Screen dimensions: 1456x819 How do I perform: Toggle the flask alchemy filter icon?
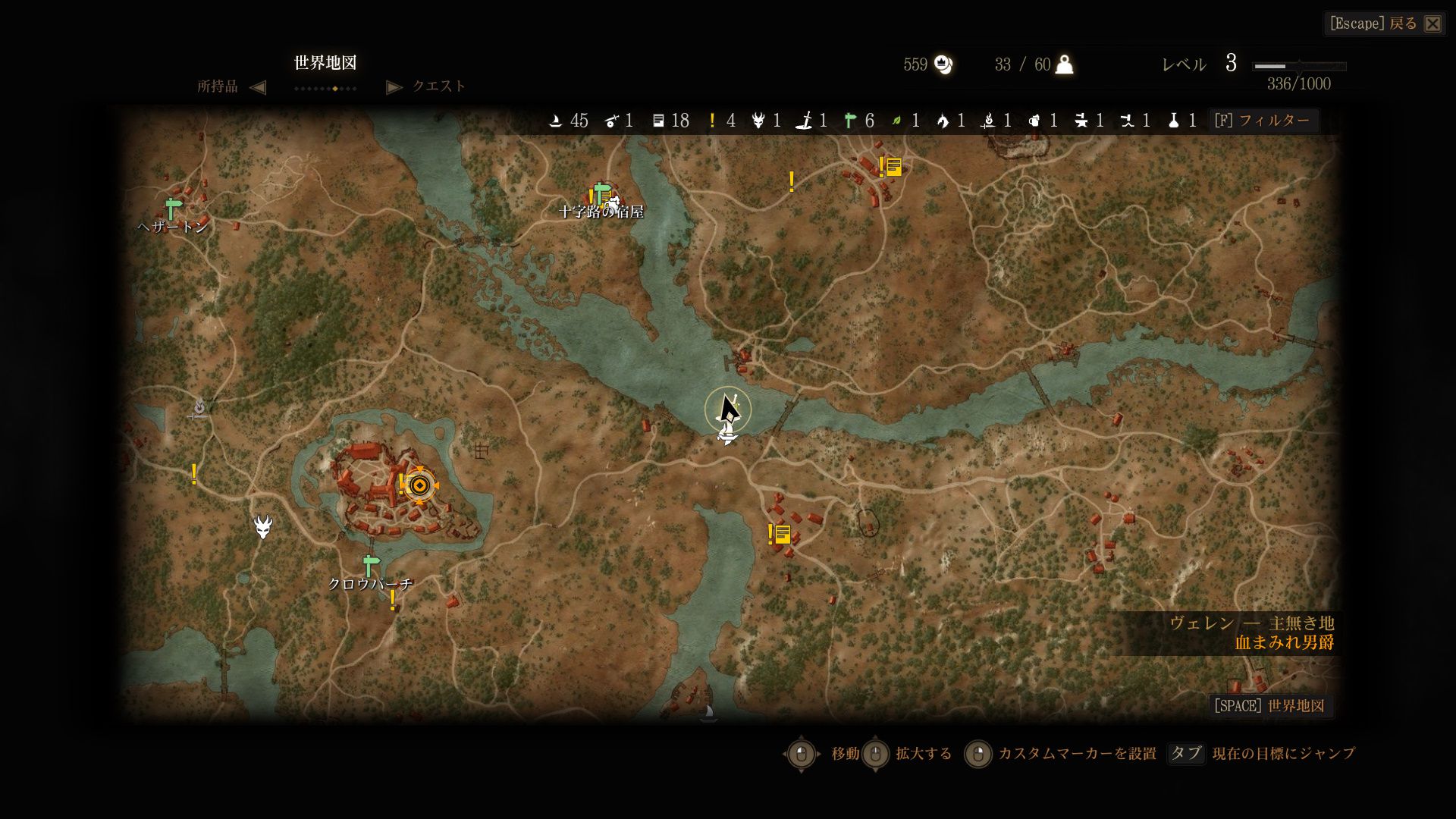point(1173,121)
